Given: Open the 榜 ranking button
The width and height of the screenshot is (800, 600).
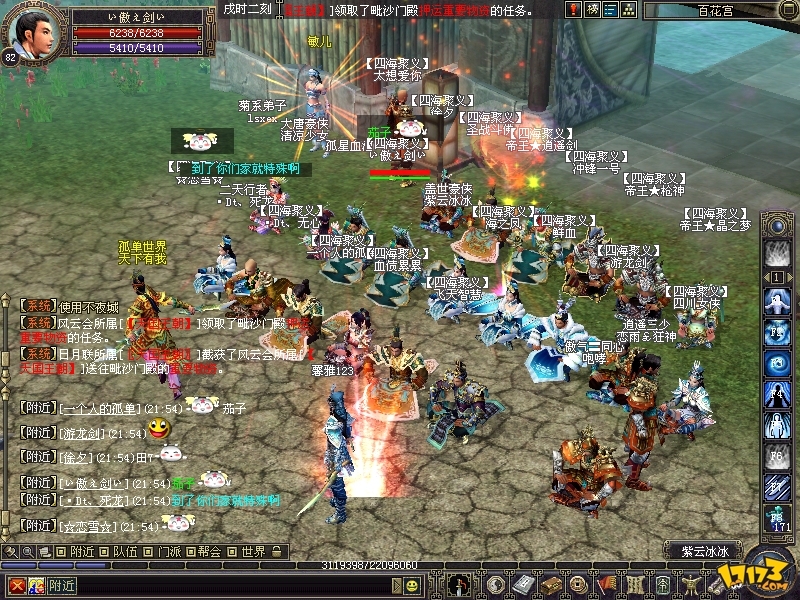Looking at the screenshot, I should tap(594, 10).
